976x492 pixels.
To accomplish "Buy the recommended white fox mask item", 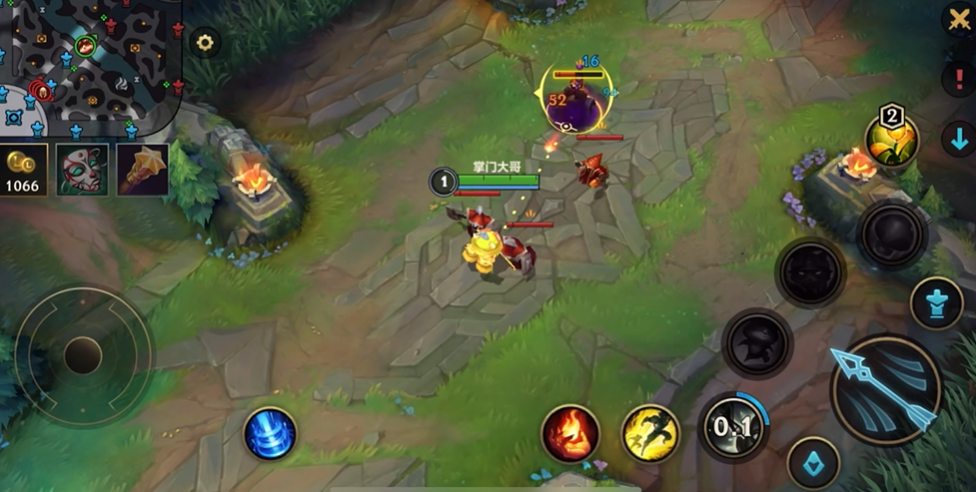I will [x=82, y=169].
